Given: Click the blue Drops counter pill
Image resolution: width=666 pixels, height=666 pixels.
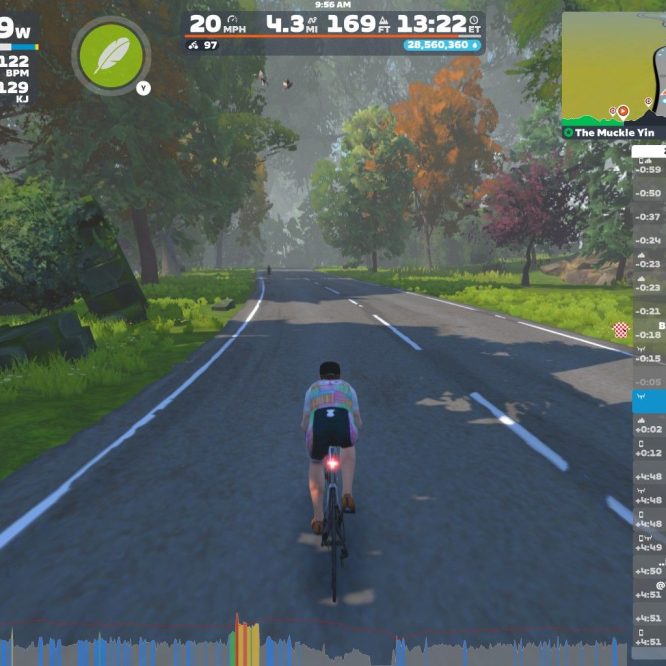Looking at the screenshot, I should coord(442,45).
